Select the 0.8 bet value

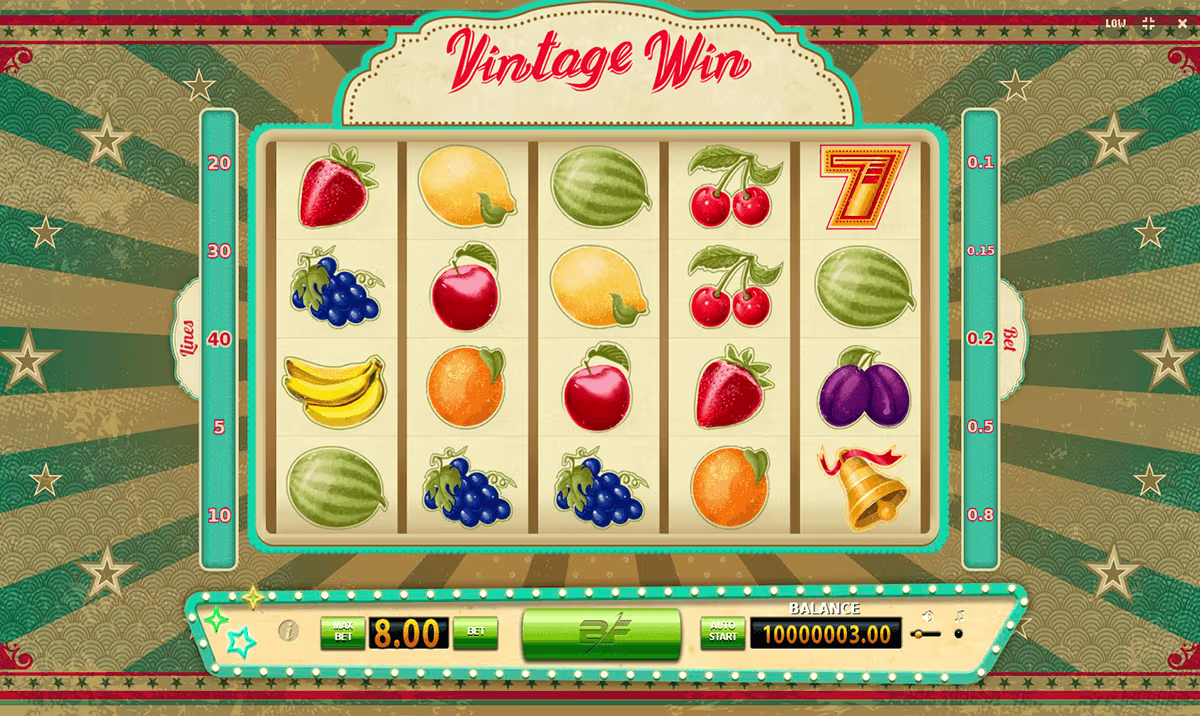[980, 515]
